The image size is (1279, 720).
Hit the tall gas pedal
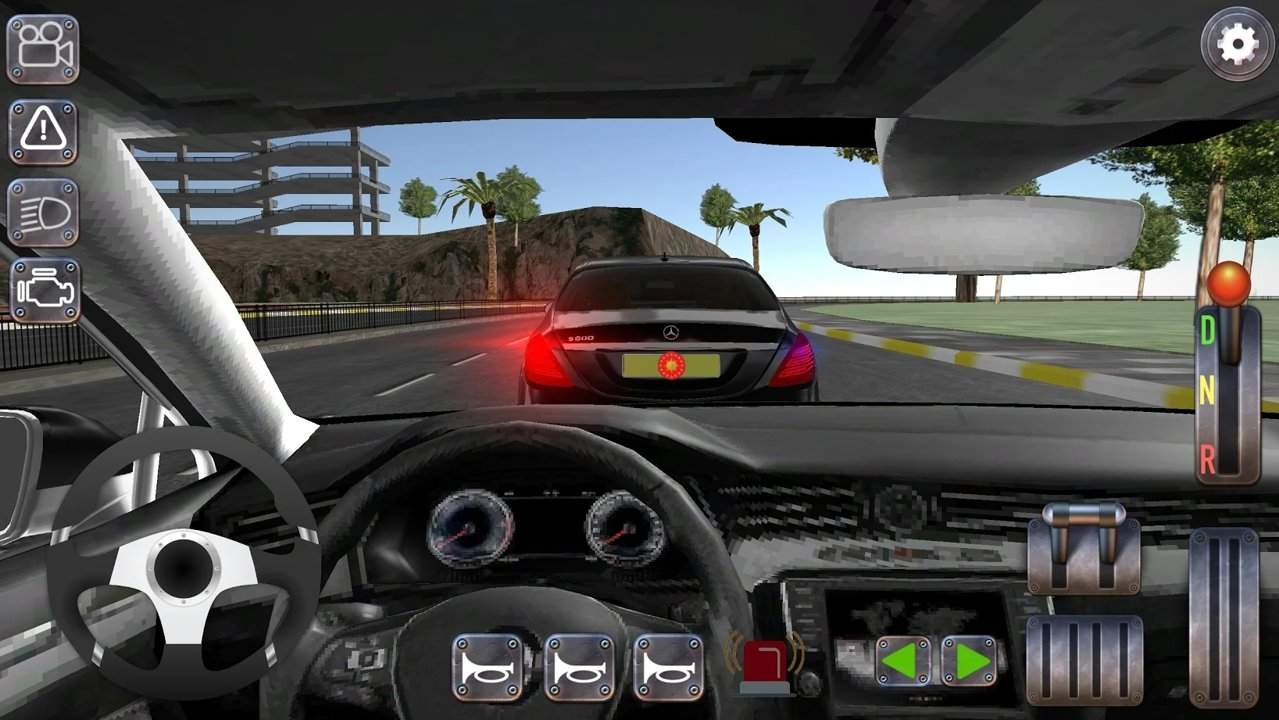(1223, 617)
